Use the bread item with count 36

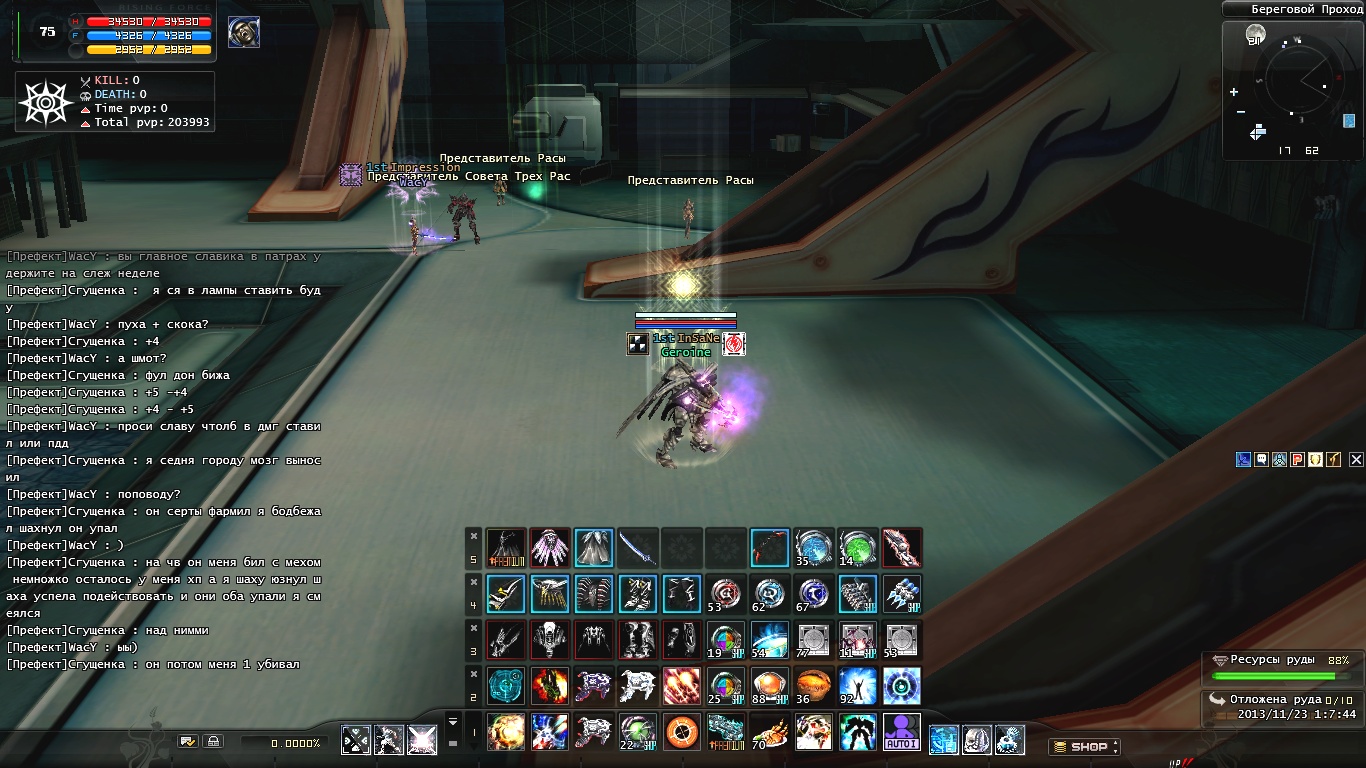tap(813, 686)
